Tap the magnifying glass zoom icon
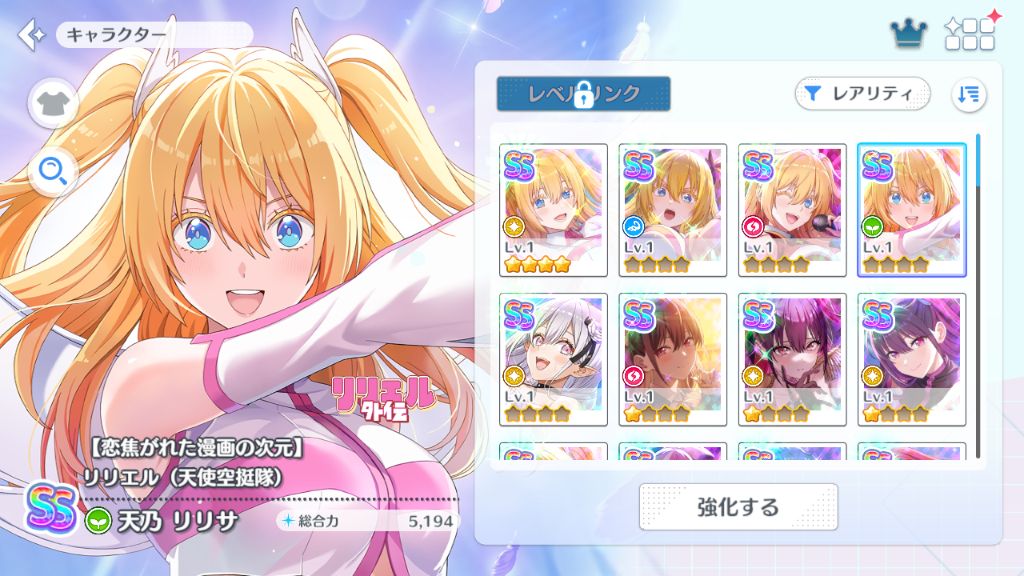This screenshot has height=576, width=1024. tap(53, 173)
